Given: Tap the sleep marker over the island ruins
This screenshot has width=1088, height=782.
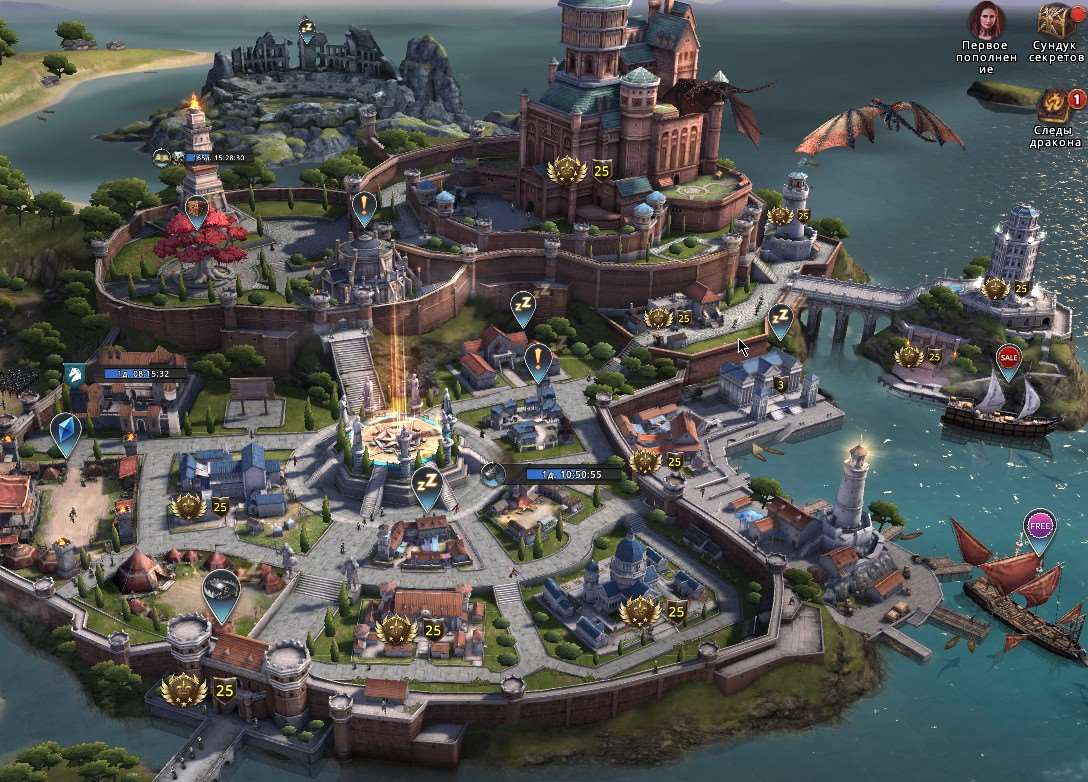Looking at the screenshot, I should point(307,28).
